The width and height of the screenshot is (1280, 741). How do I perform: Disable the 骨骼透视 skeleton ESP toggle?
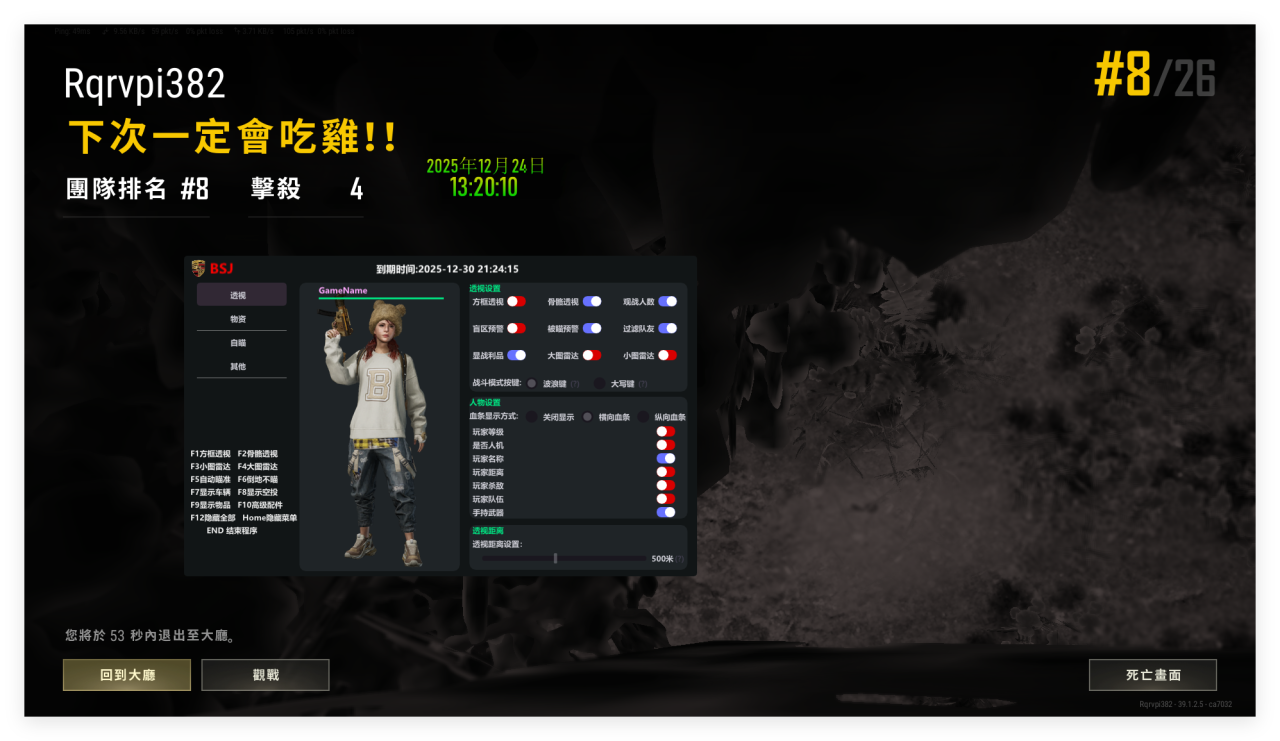click(x=591, y=302)
